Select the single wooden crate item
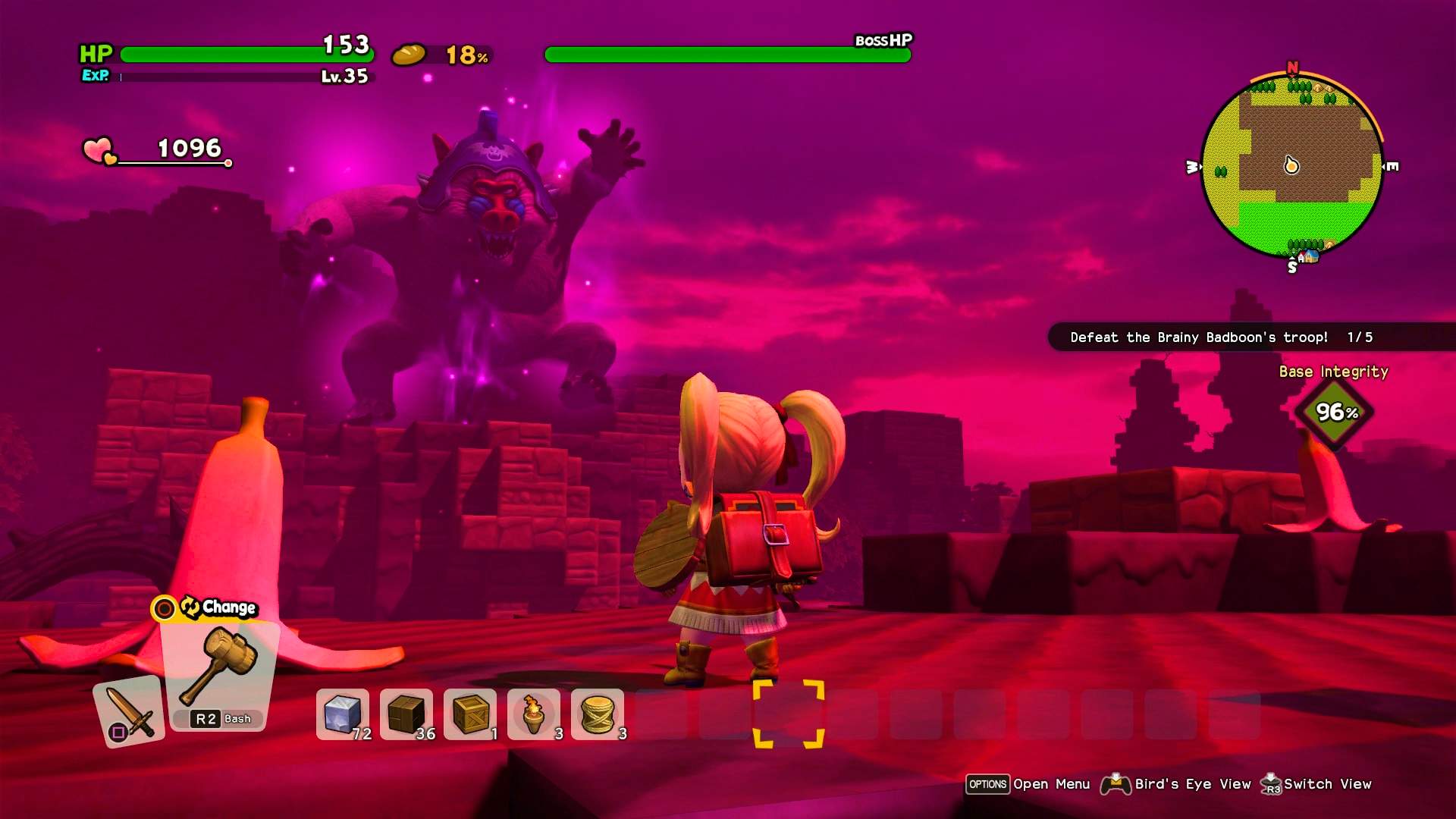The height and width of the screenshot is (819, 1456). [469, 714]
